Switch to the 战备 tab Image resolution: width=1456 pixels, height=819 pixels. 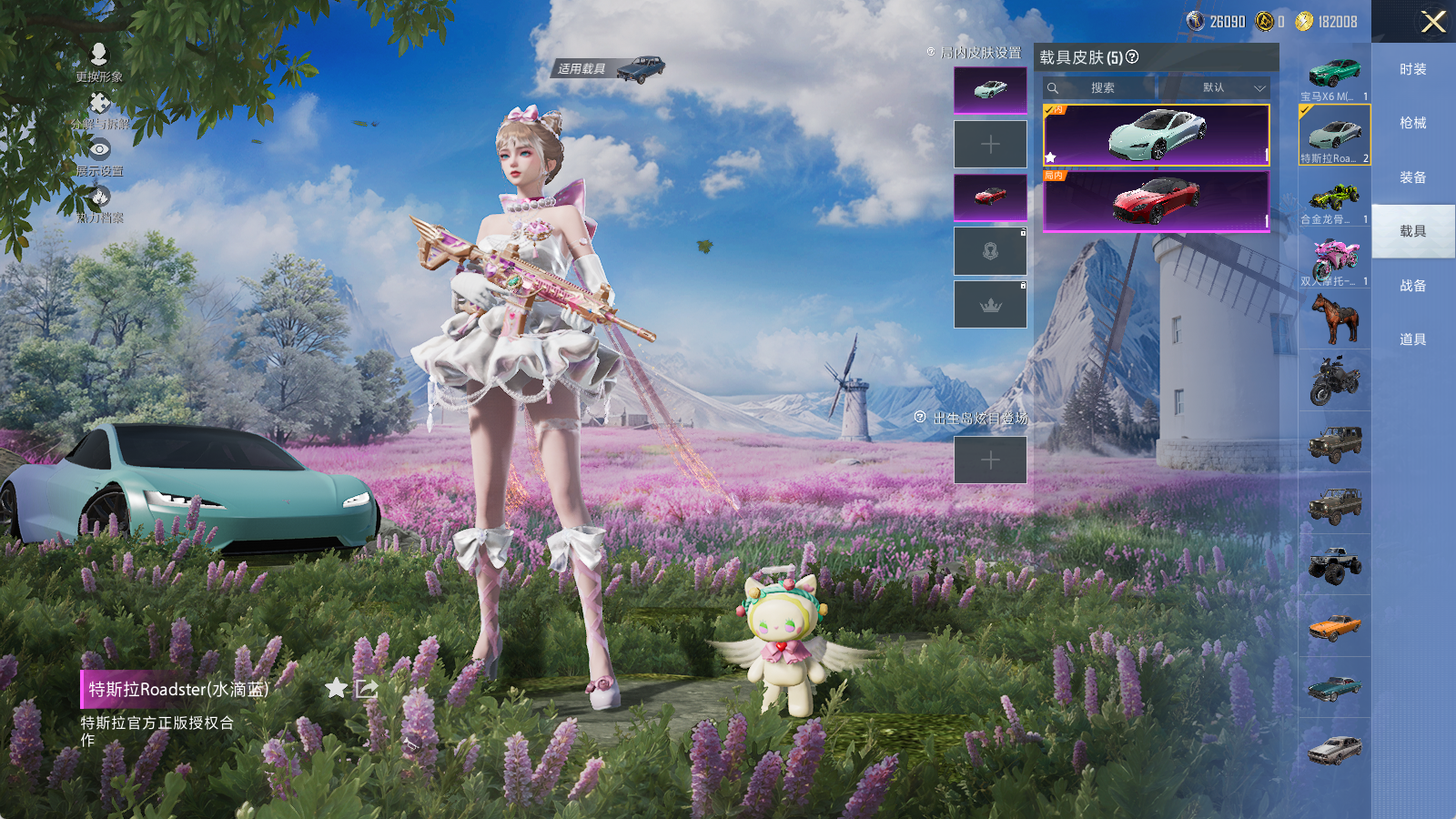[x=1412, y=286]
